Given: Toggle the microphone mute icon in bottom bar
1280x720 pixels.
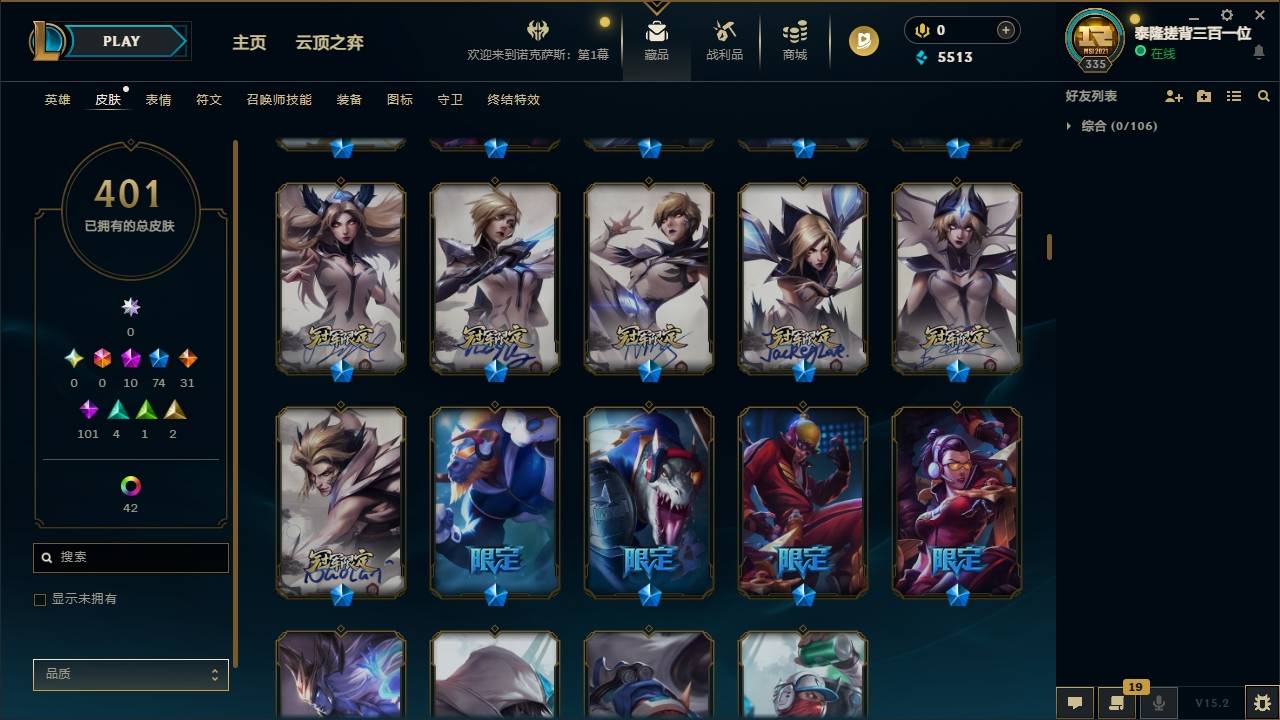Looking at the screenshot, I should 1159,703.
